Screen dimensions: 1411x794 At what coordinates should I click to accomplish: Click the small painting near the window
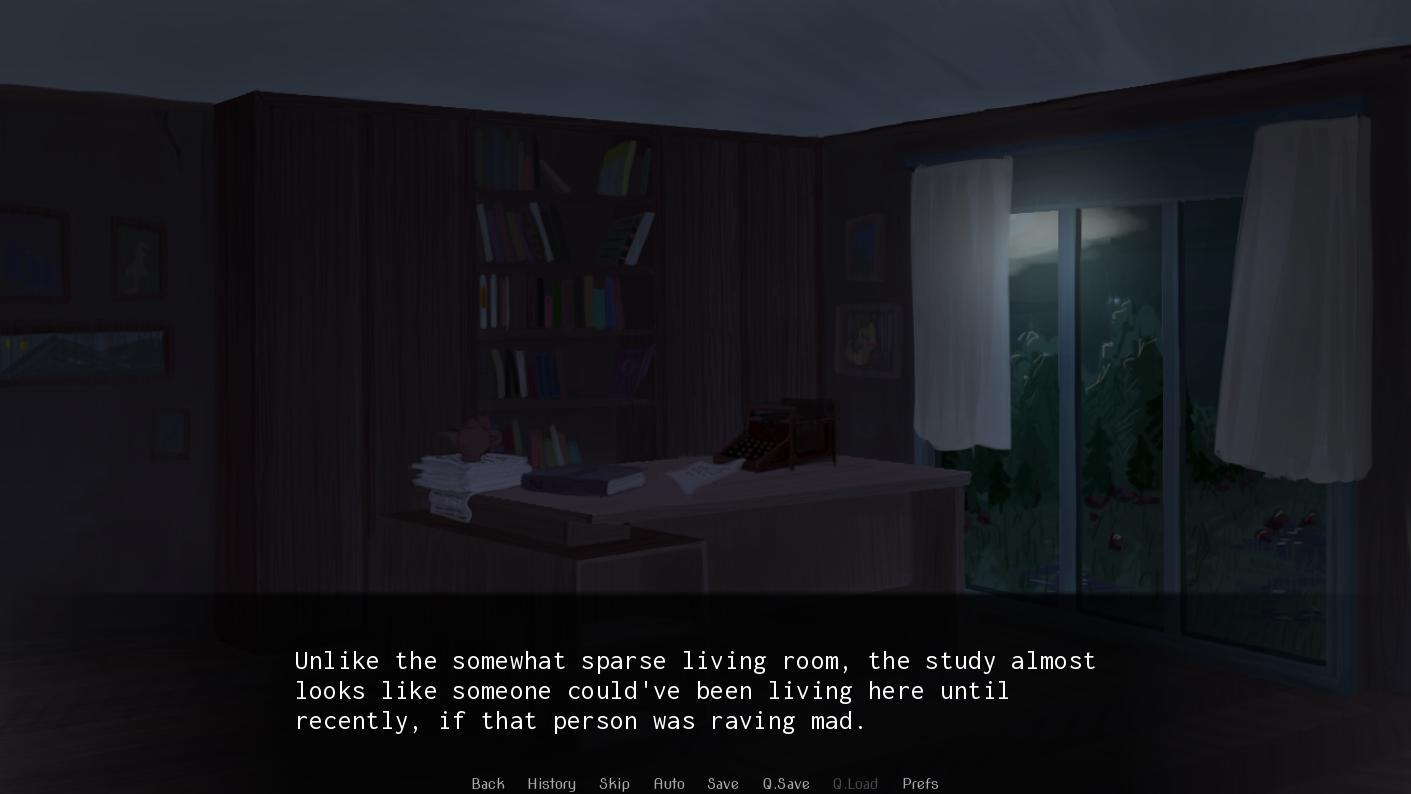865,340
